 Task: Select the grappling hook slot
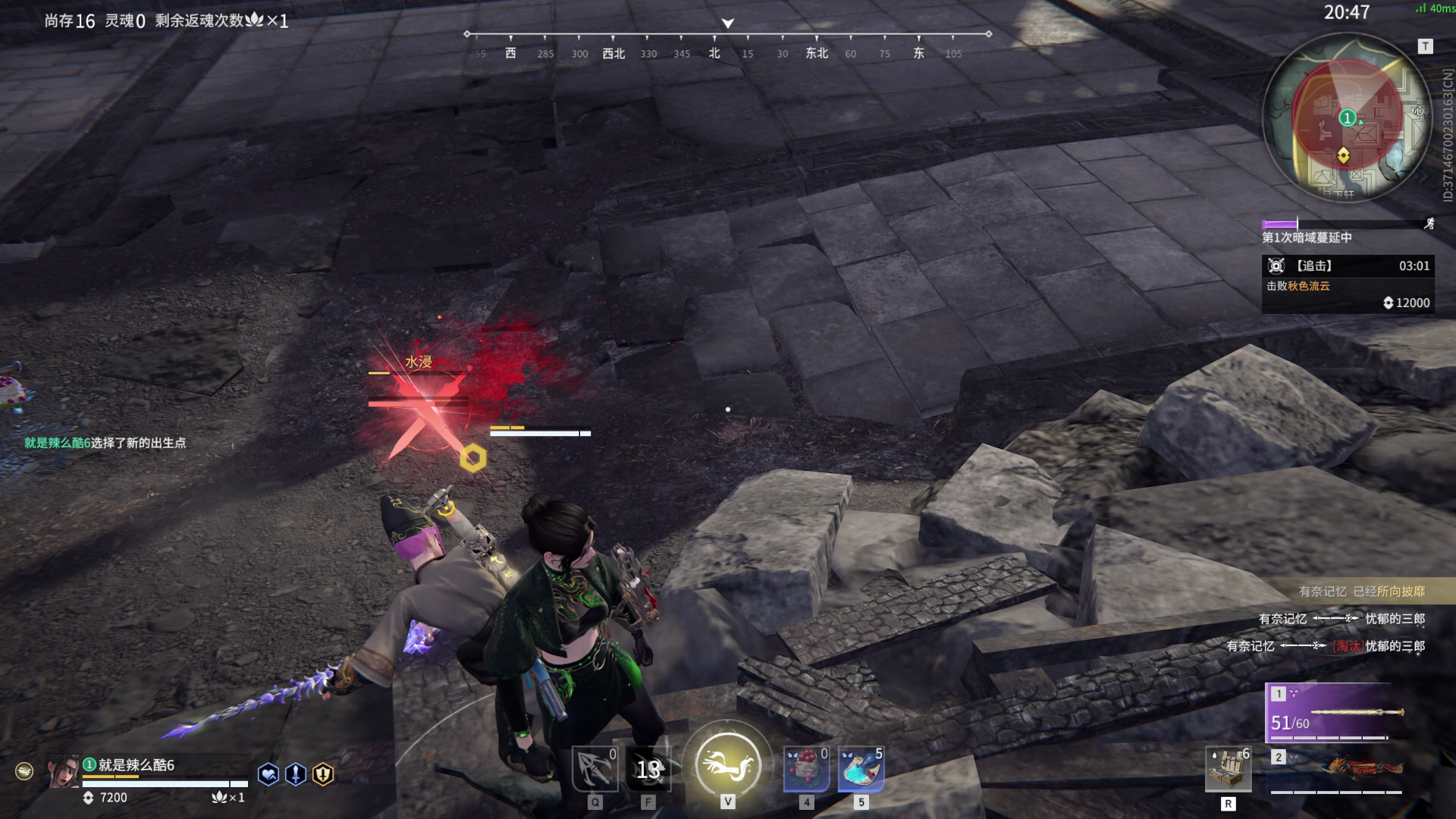pos(595,769)
